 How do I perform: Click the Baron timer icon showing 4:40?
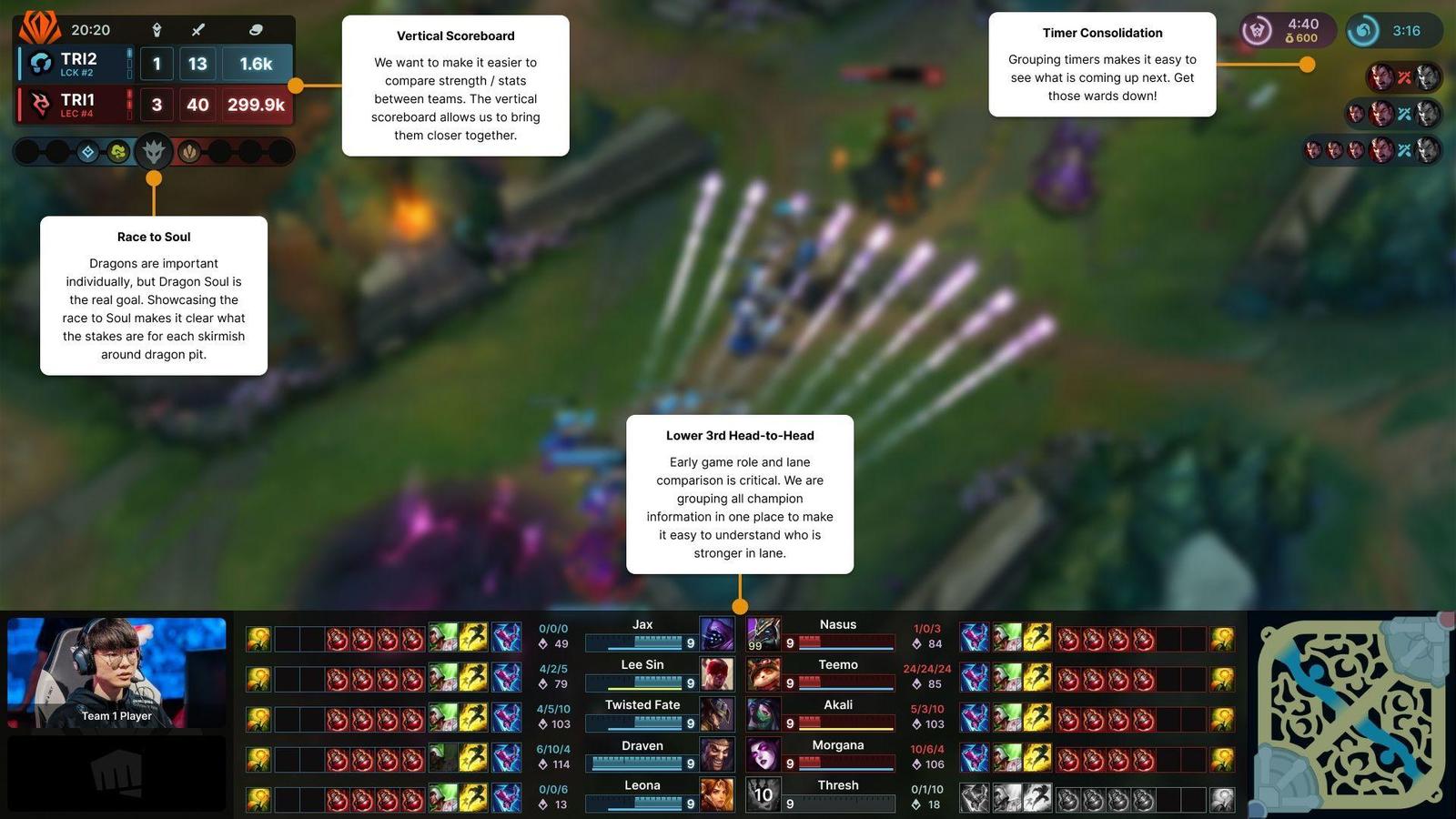[1259, 30]
